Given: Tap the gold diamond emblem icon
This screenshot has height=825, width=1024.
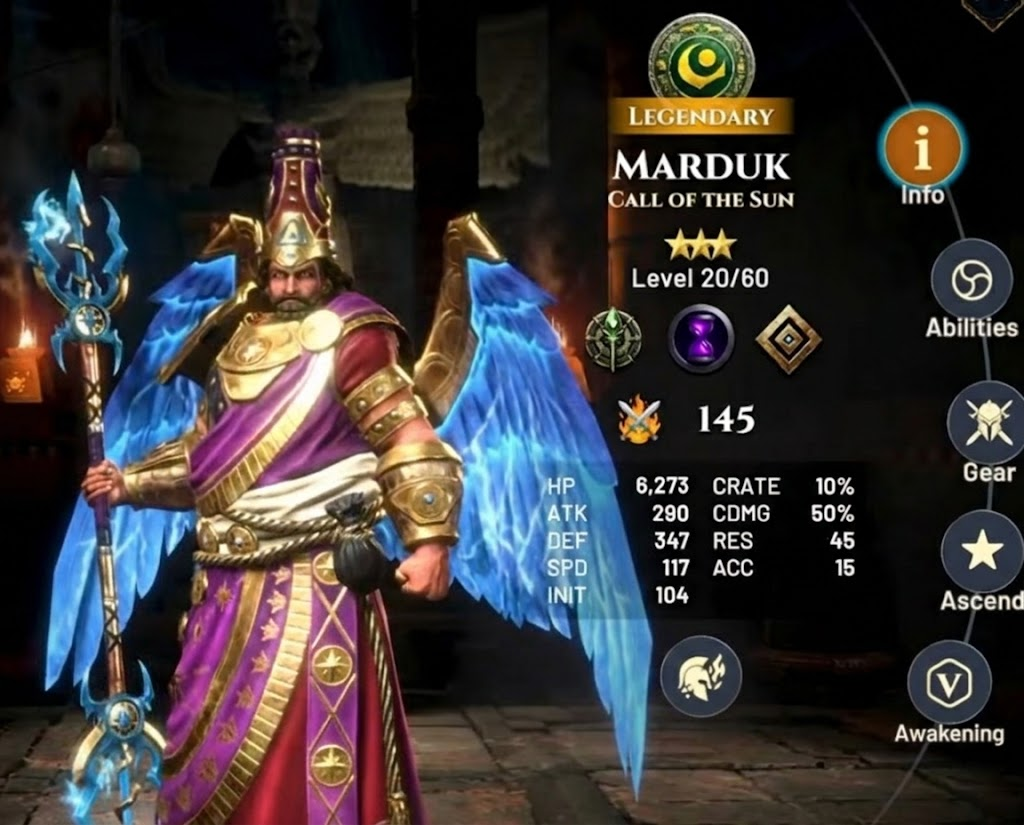Looking at the screenshot, I should [x=788, y=340].
